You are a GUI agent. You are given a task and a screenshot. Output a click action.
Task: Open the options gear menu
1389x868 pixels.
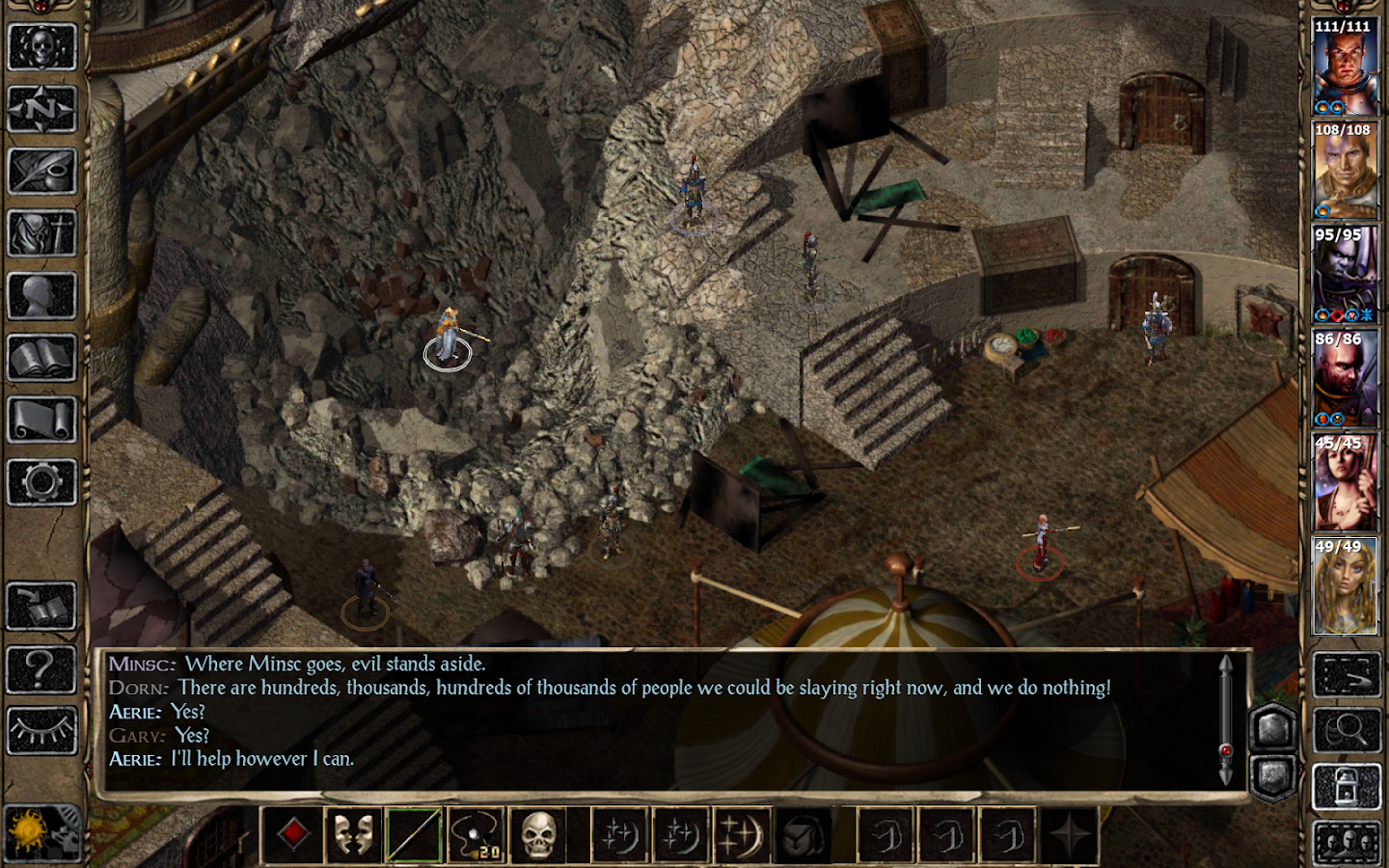pyautogui.click(x=41, y=482)
